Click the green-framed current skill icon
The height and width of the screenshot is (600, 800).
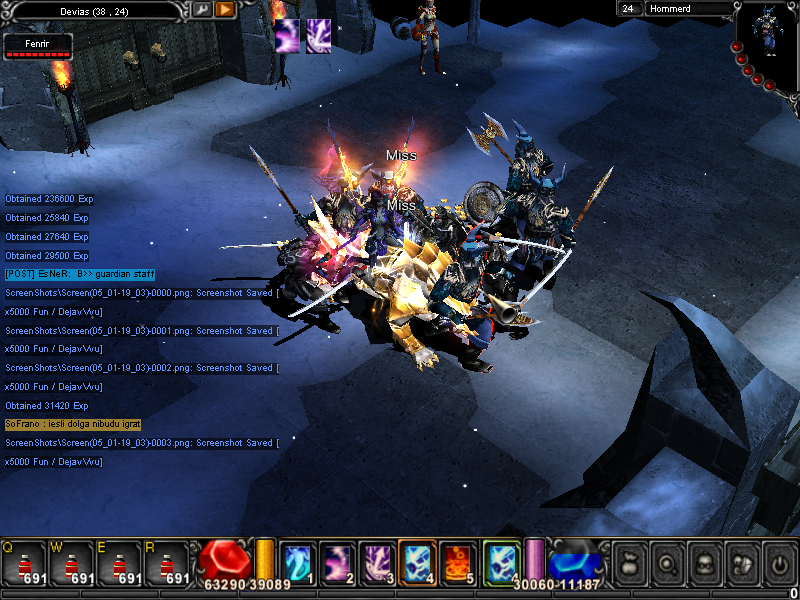pyautogui.click(x=501, y=562)
